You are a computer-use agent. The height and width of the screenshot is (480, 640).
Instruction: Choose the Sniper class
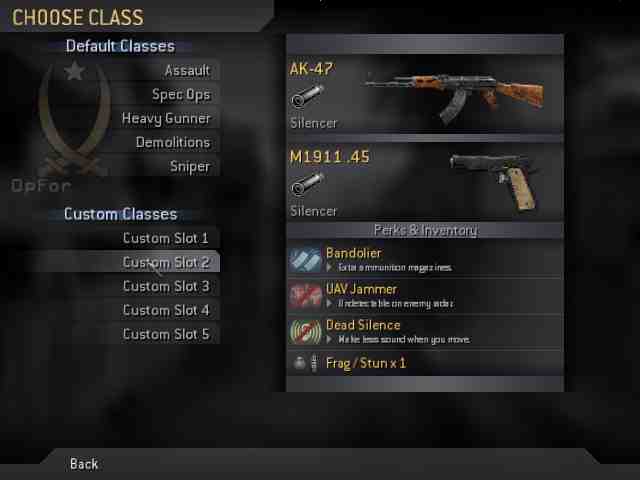pos(190,166)
